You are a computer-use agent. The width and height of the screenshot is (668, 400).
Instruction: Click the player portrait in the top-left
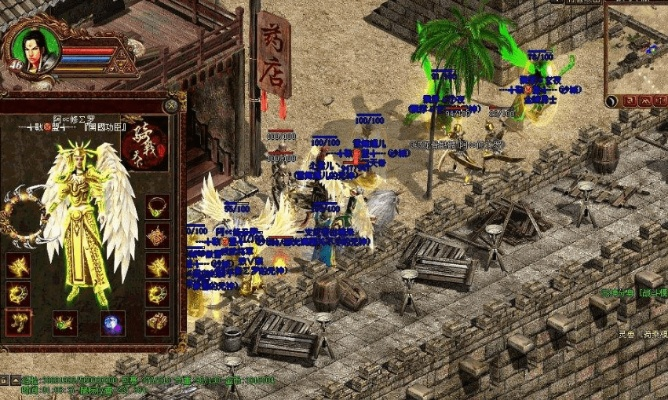pyautogui.click(x=33, y=52)
